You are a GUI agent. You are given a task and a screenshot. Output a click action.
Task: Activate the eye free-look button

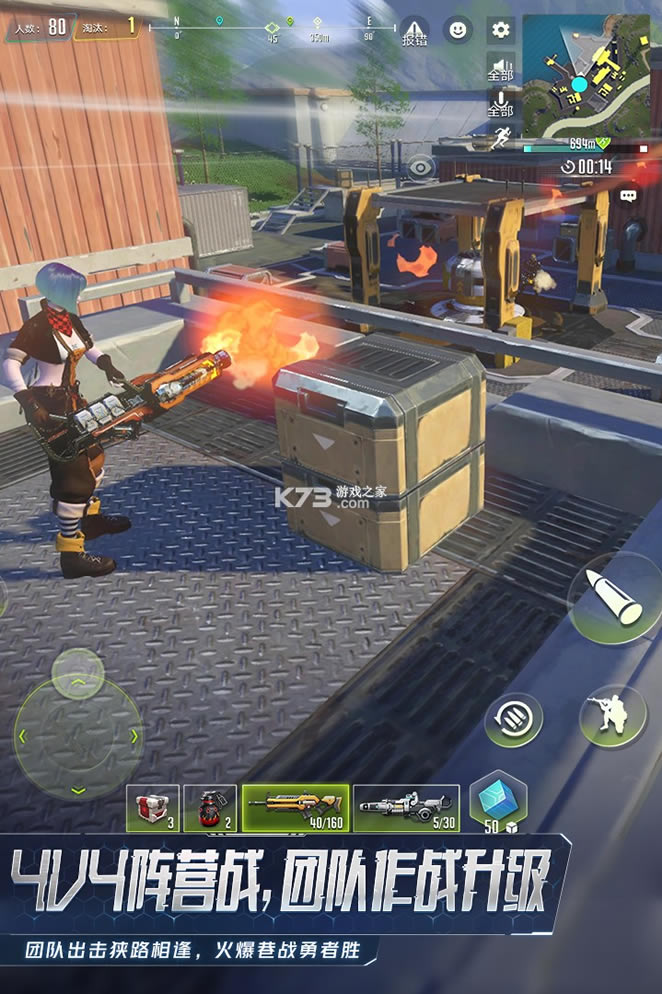coord(421,167)
